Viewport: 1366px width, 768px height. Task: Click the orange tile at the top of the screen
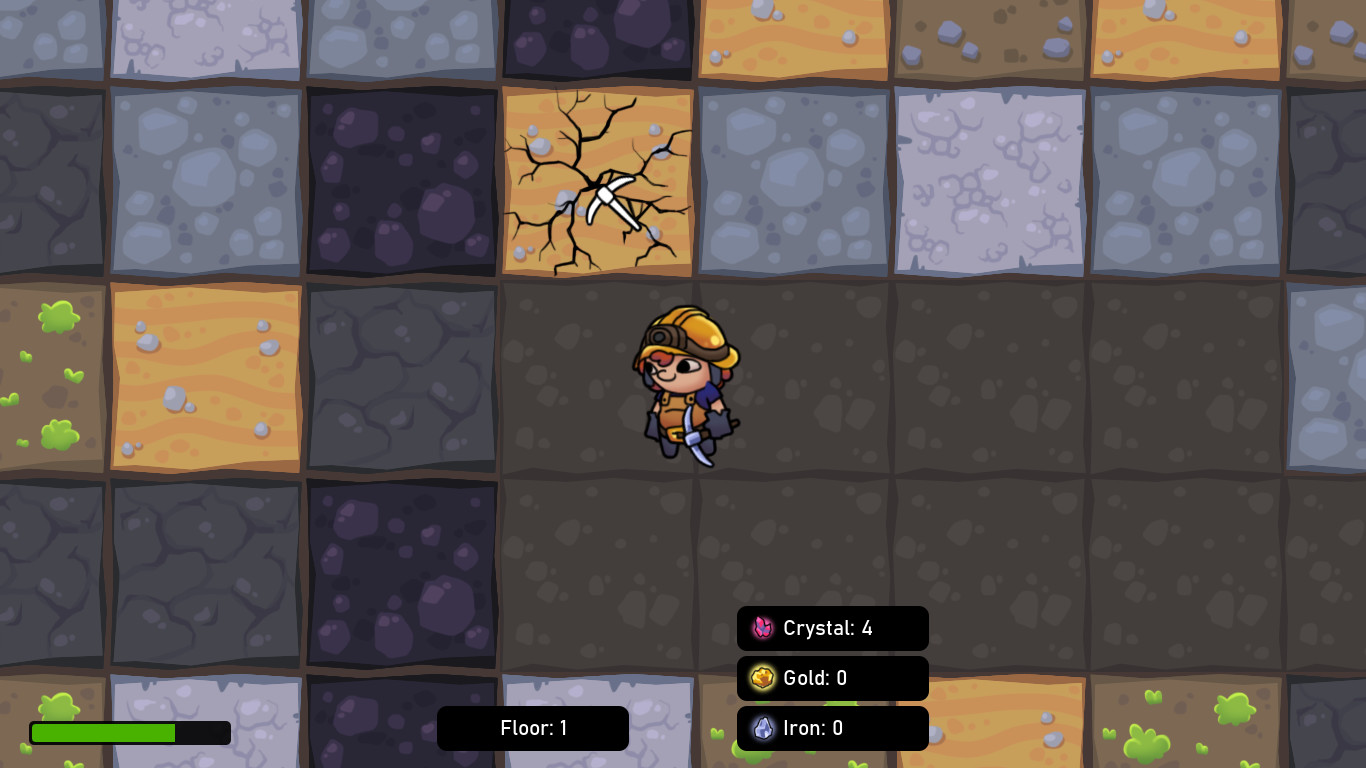(793, 35)
